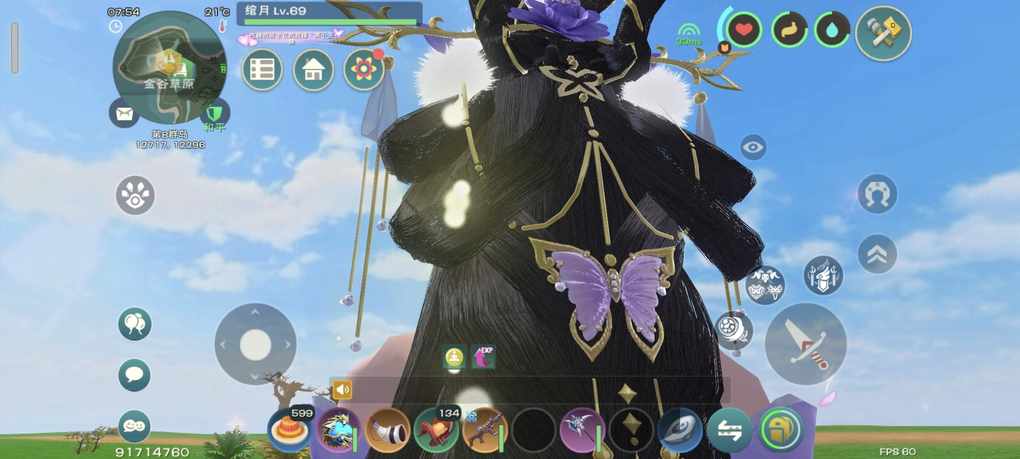This screenshot has height=459, width=1020.
Task: Attack with the dagger button
Action: (x=805, y=344)
